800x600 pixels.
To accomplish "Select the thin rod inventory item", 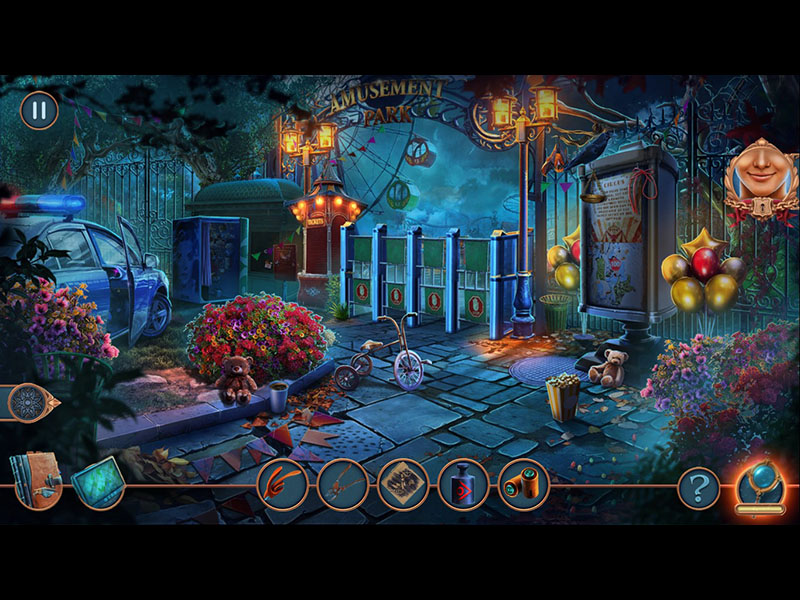I will 342,484.
